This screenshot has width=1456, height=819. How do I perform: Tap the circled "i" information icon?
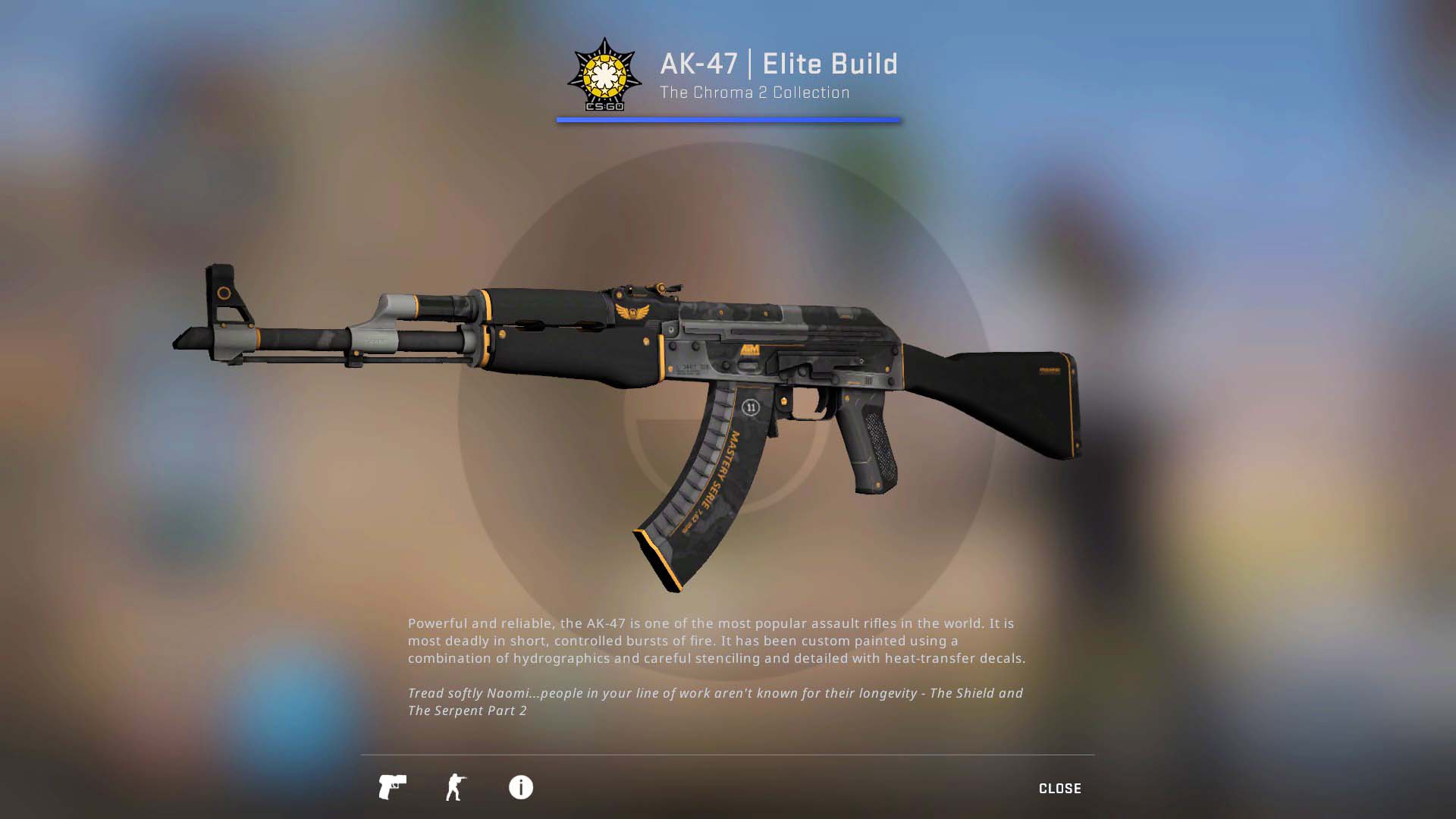(522, 788)
